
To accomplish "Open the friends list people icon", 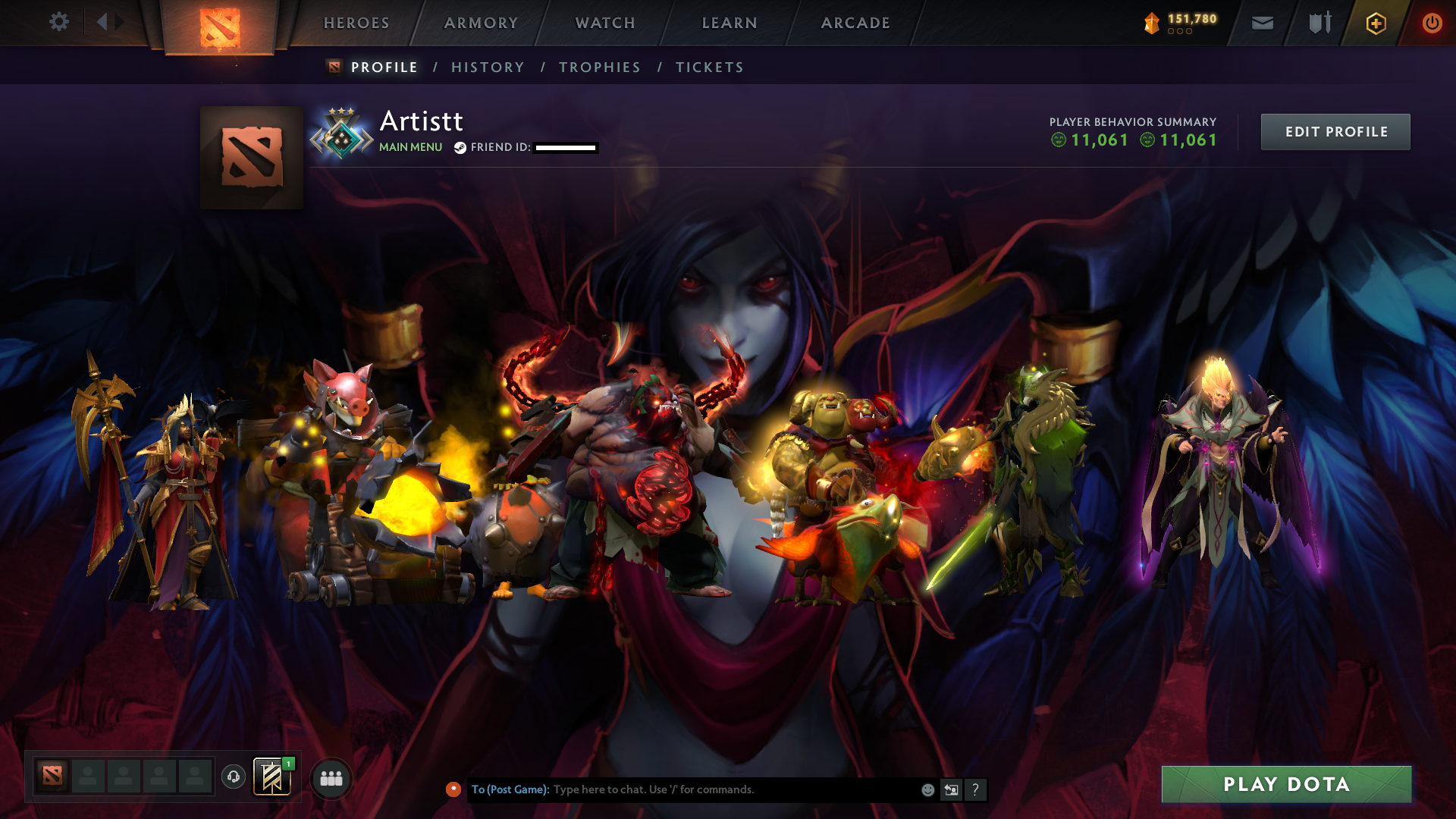I will click(330, 777).
